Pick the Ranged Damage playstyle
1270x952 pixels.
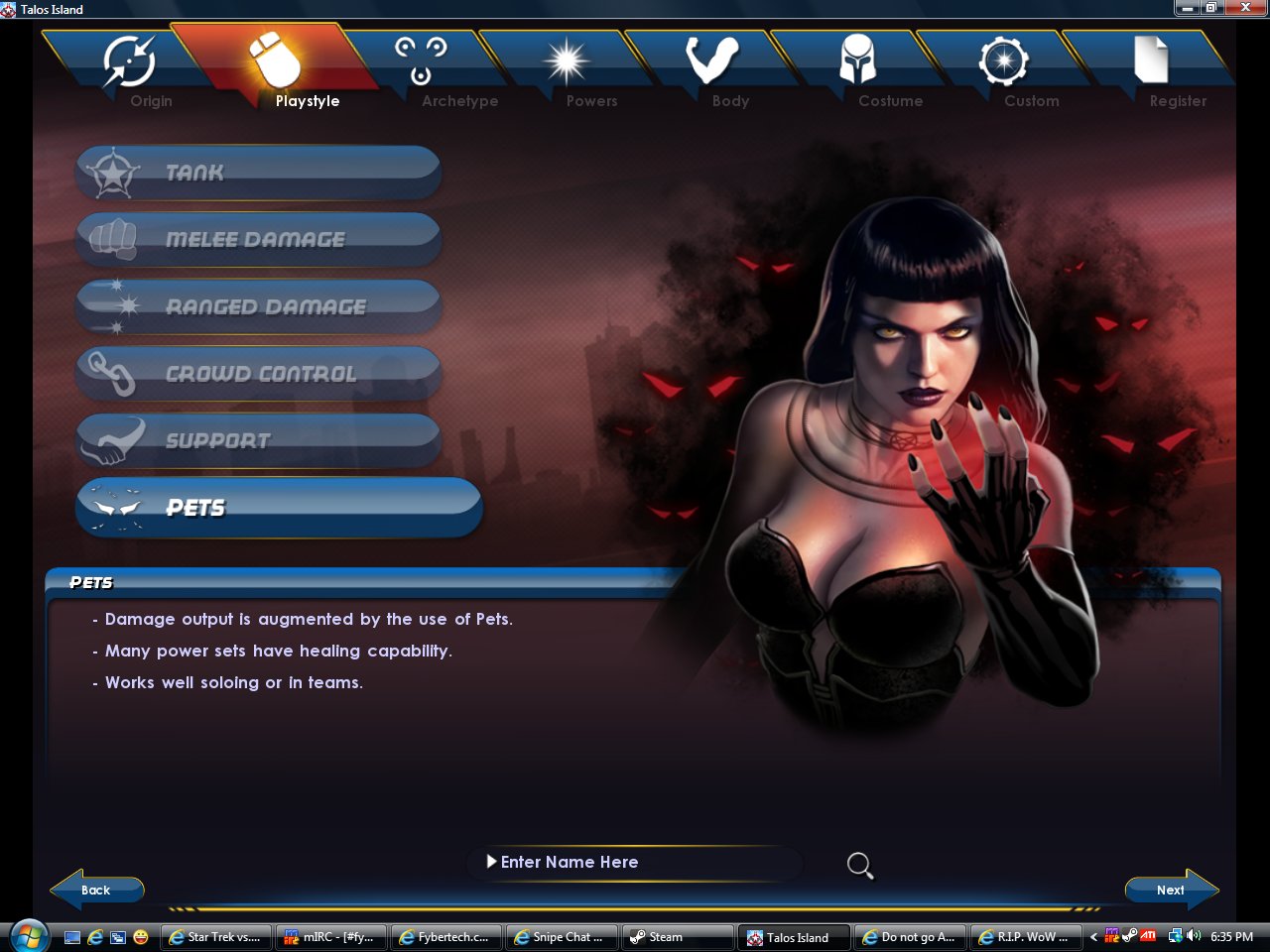[258, 306]
